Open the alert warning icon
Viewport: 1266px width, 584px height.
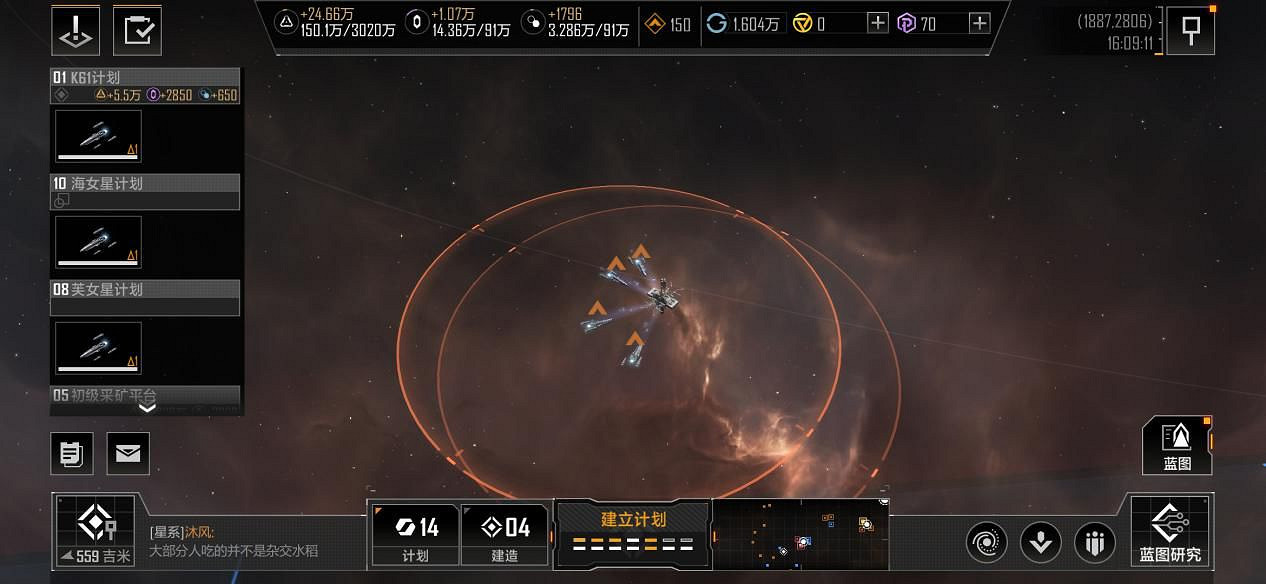click(76, 30)
